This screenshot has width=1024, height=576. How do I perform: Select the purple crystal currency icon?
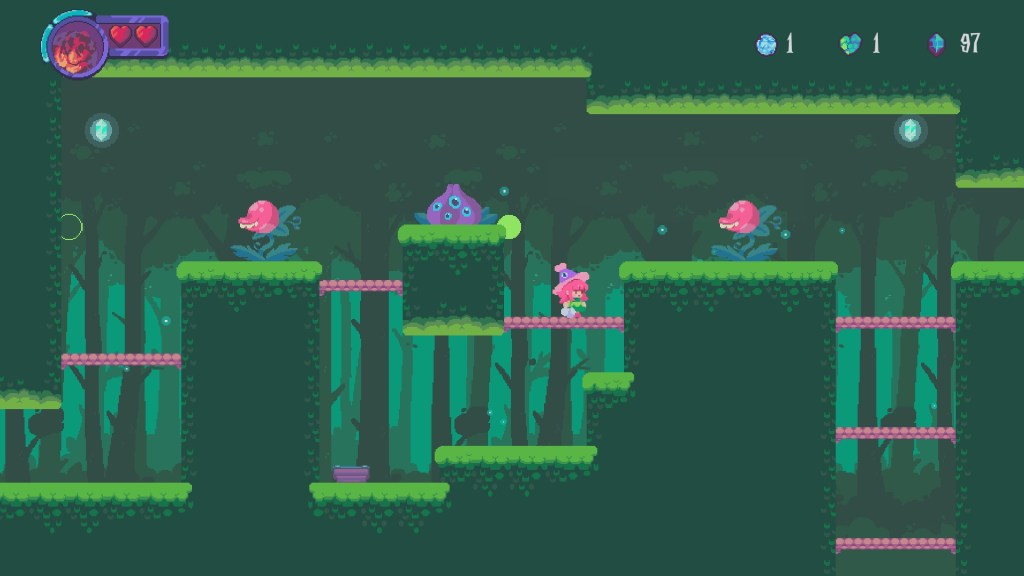tap(937, 44)
